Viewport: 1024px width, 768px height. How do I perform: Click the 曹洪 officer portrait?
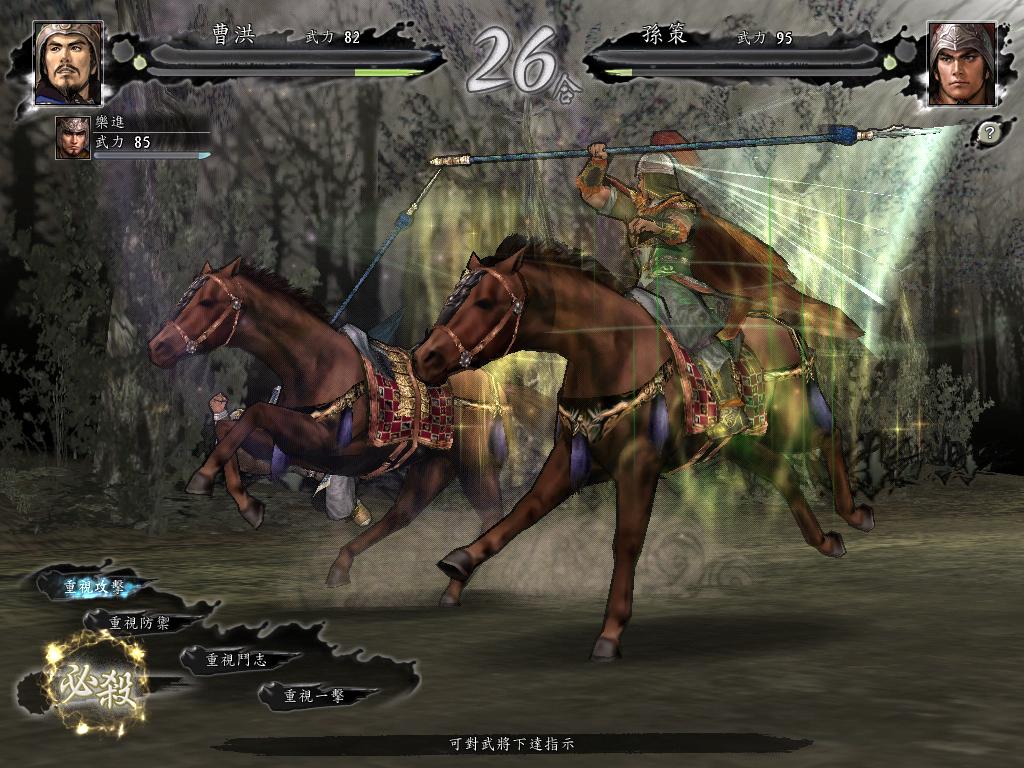(67, 63)
